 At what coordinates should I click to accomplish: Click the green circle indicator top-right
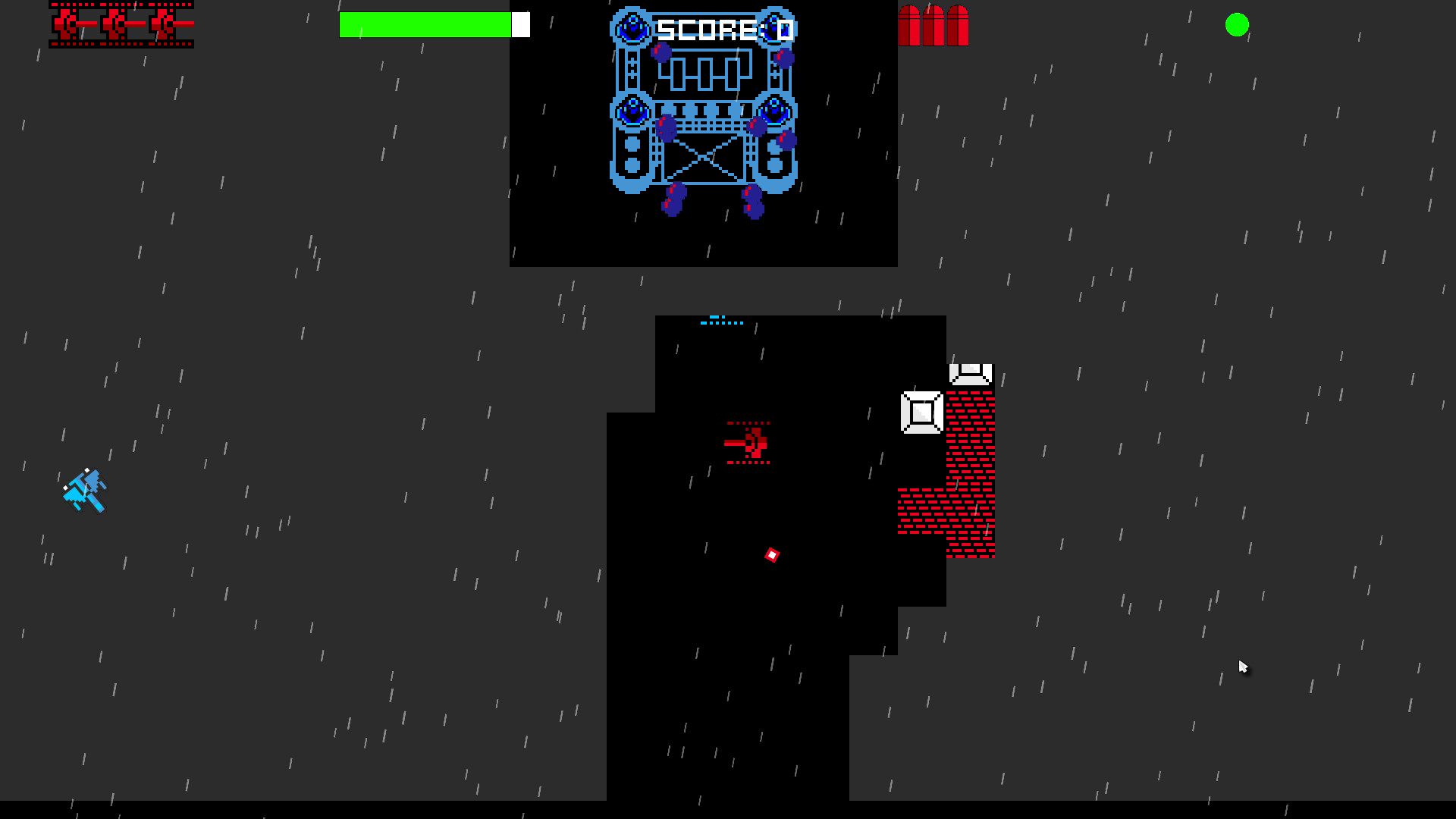click(x=1236, y=26)
